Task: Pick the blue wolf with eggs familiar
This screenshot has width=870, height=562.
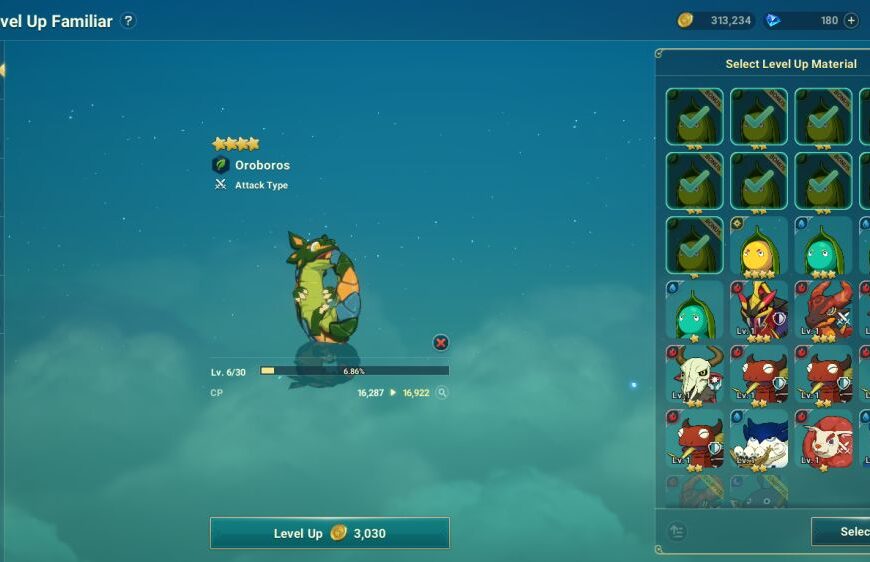Action: click(x=759, y=439)
